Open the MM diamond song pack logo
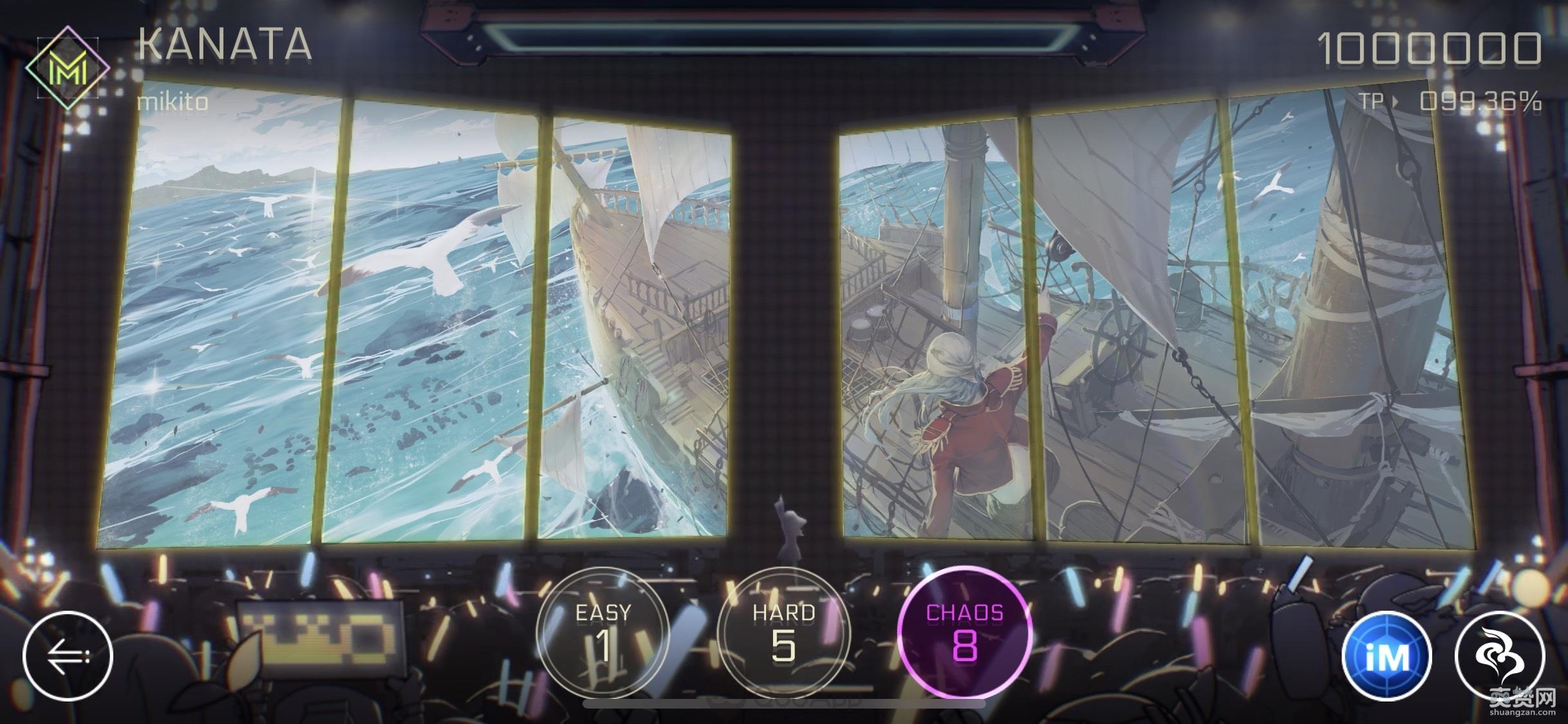Viewport: 1568px width, 724px height. tap(70, 67)
